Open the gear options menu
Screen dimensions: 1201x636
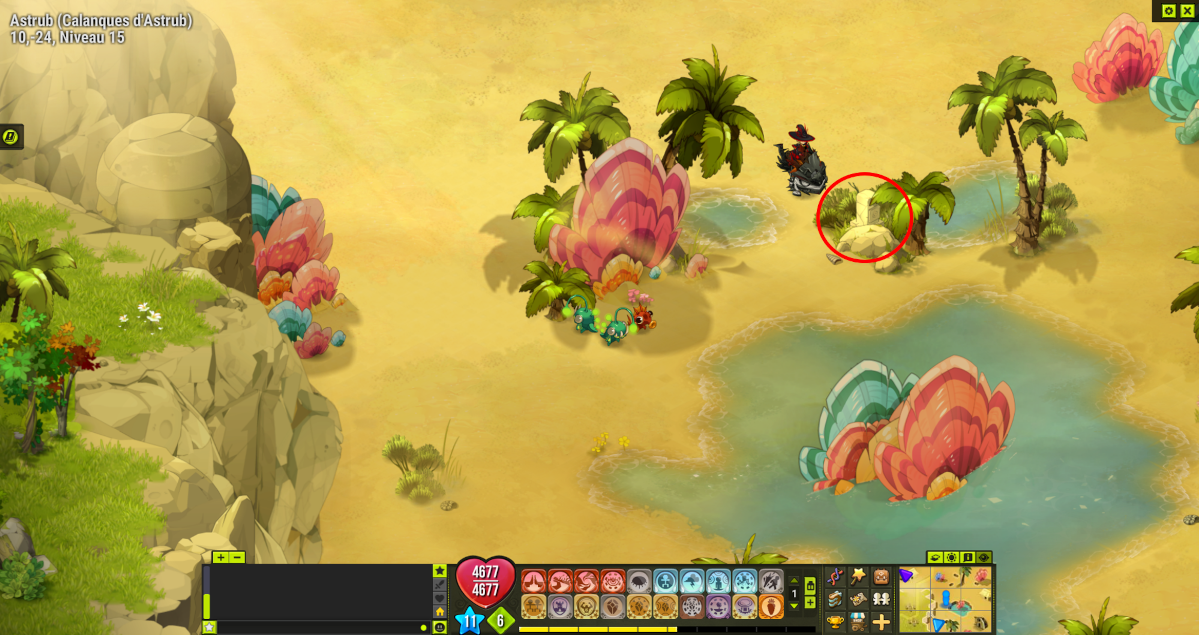[1169, 10]
